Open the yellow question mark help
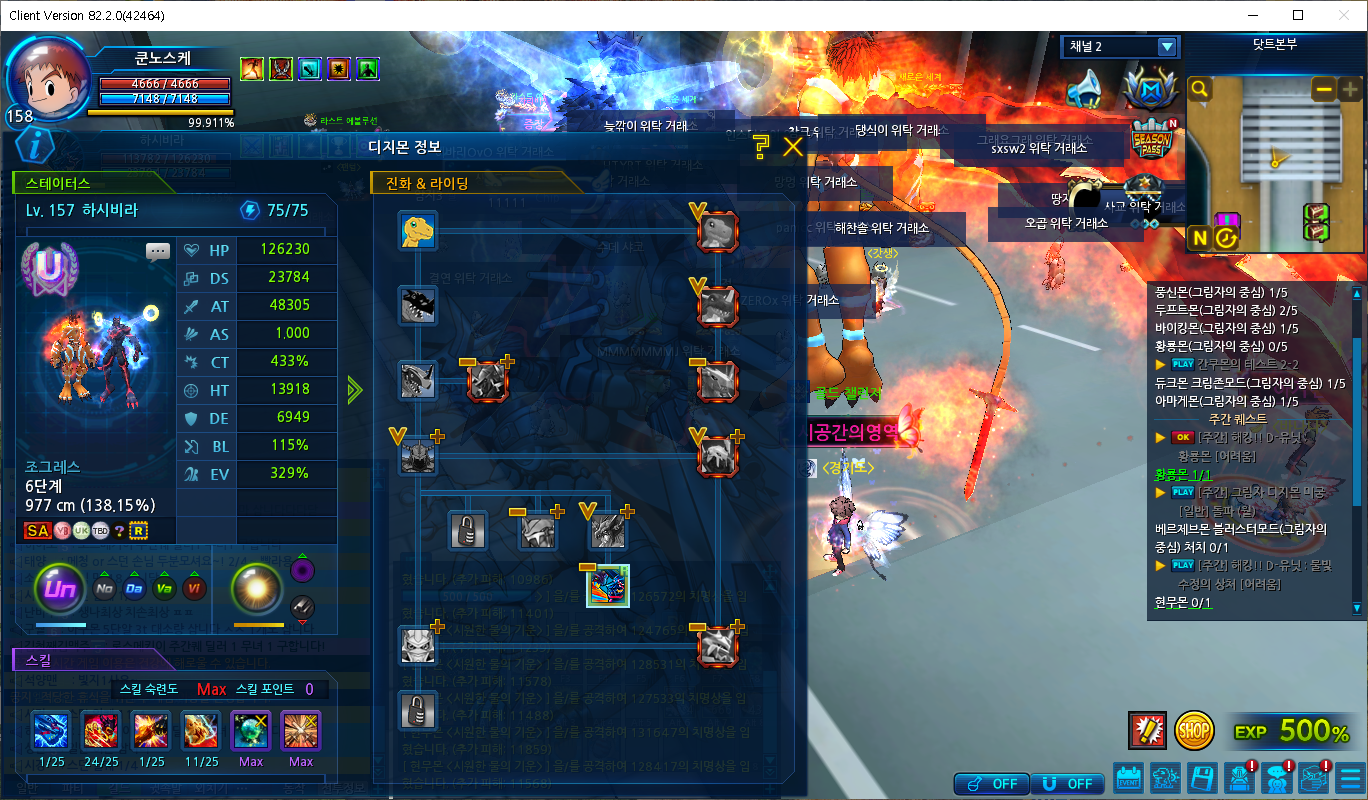1368x800 pixels. pyautogui.click(x=761, y=148)
